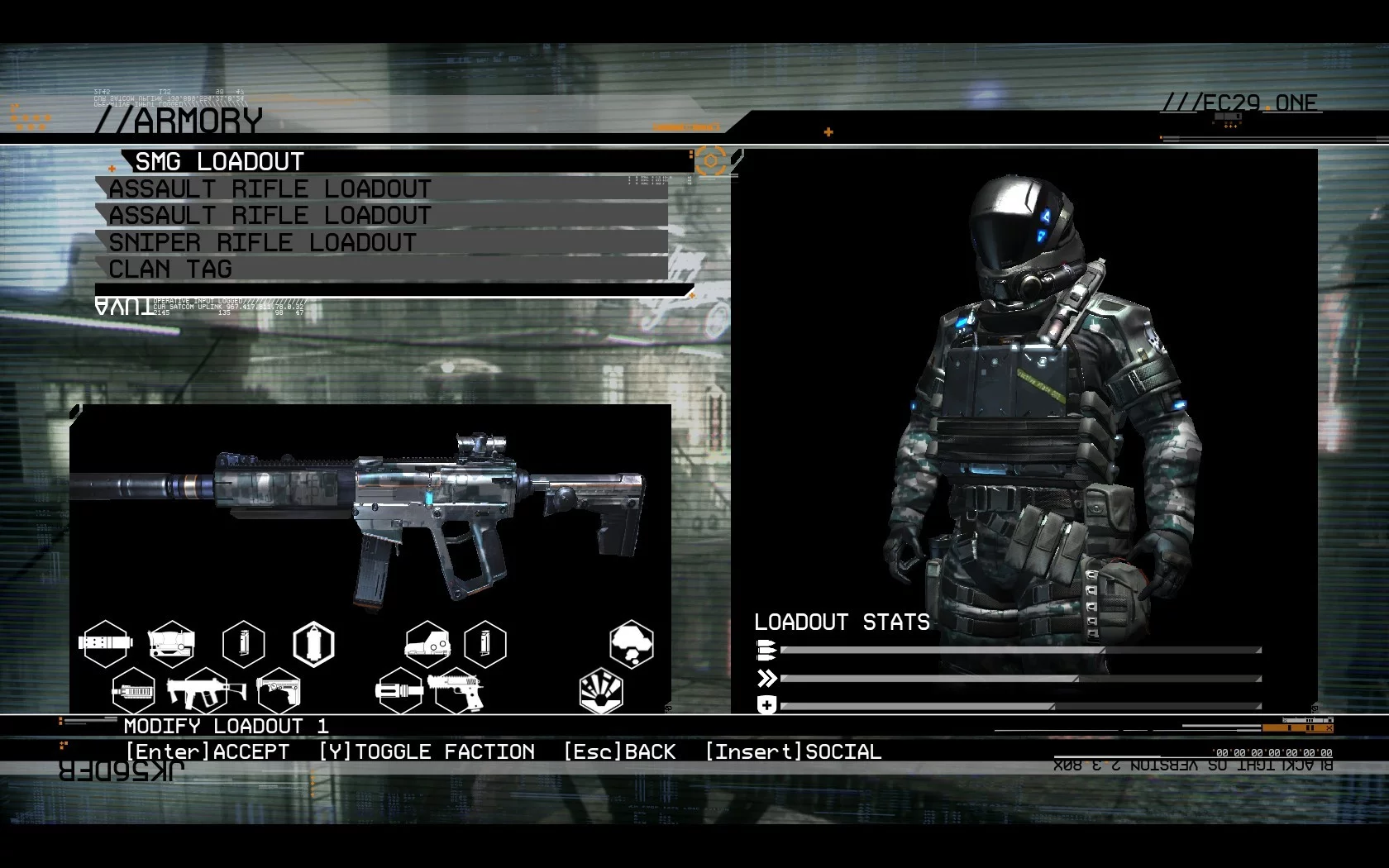The image size is (1389, 868).
Task: Click the primary weapon scope icon
Action: coord(171,643)
